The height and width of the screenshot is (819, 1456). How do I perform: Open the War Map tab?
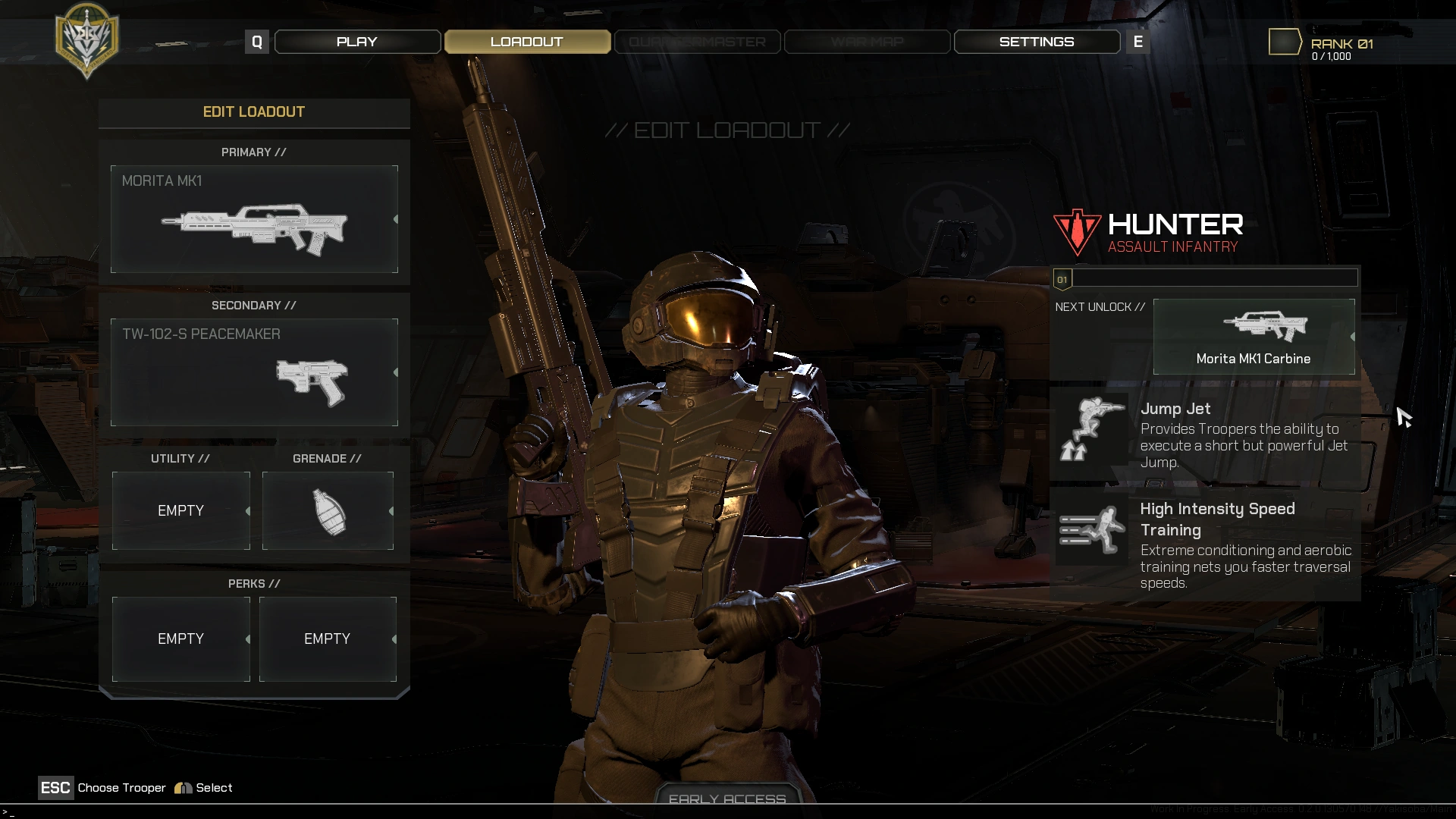(x=867, y=42)
